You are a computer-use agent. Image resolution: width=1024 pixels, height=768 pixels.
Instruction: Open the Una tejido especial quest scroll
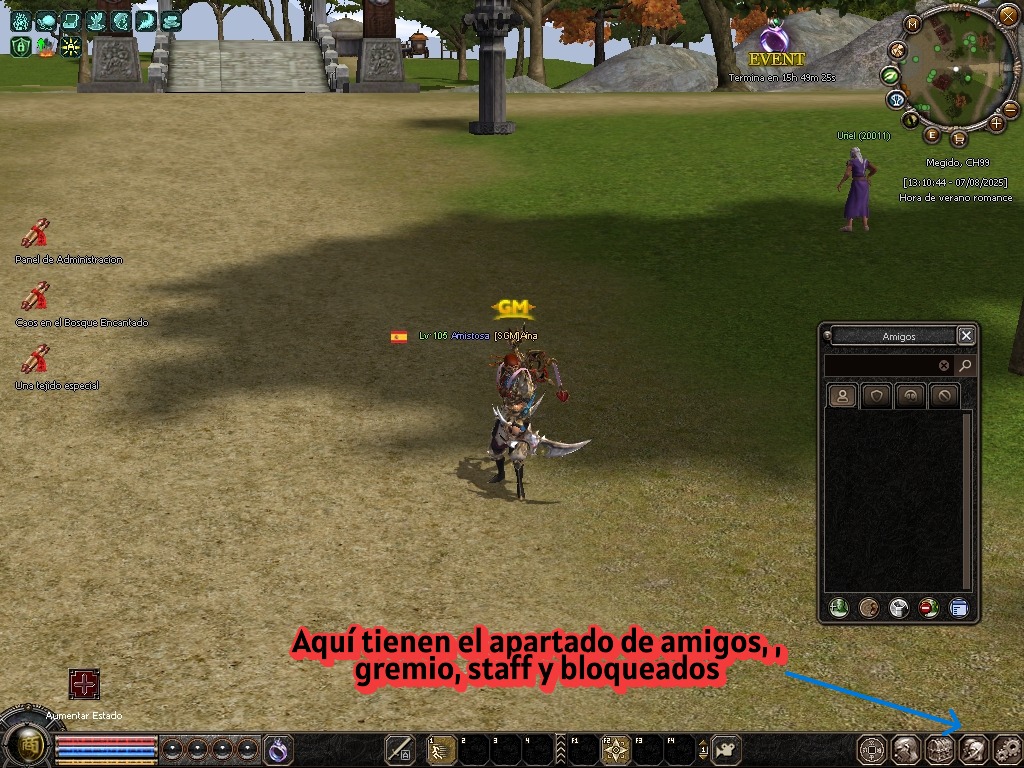tap(36, 360)
